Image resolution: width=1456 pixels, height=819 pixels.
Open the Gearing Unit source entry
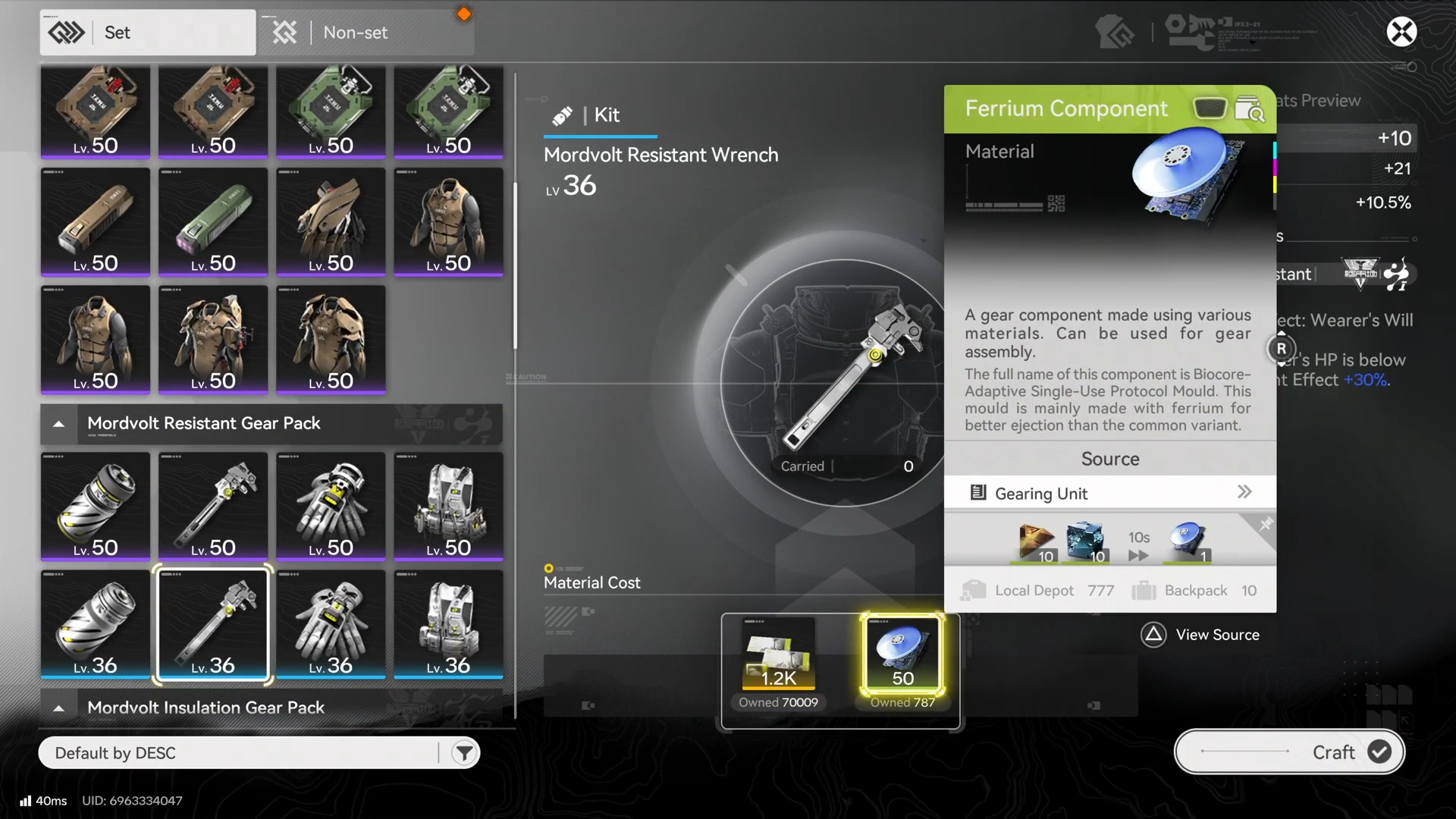(1109, 493)
